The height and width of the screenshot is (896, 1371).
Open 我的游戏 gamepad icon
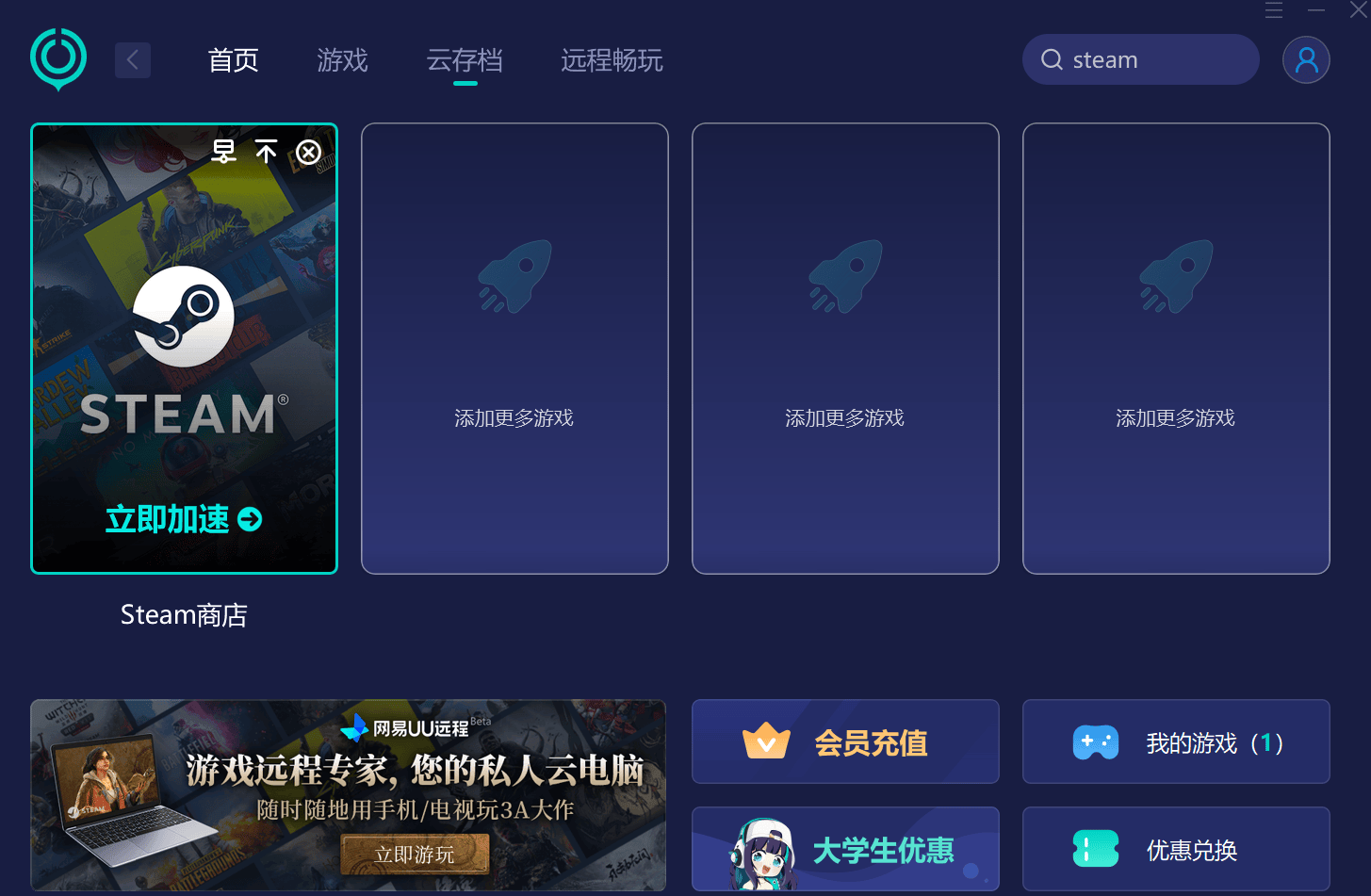tap(1095, 741)
